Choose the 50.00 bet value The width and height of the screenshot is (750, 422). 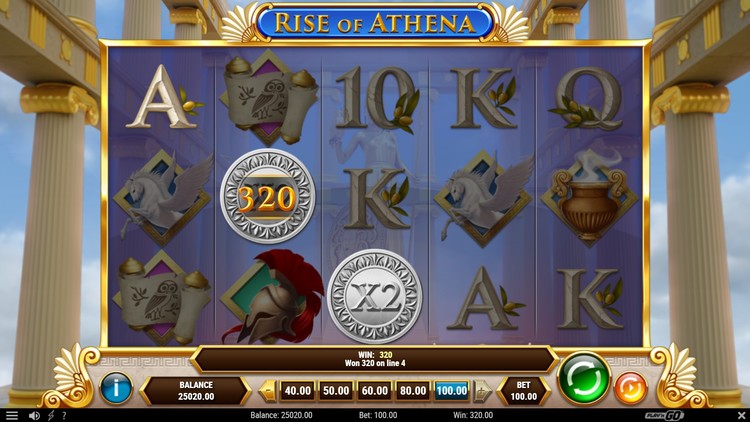tap(336, 391)
